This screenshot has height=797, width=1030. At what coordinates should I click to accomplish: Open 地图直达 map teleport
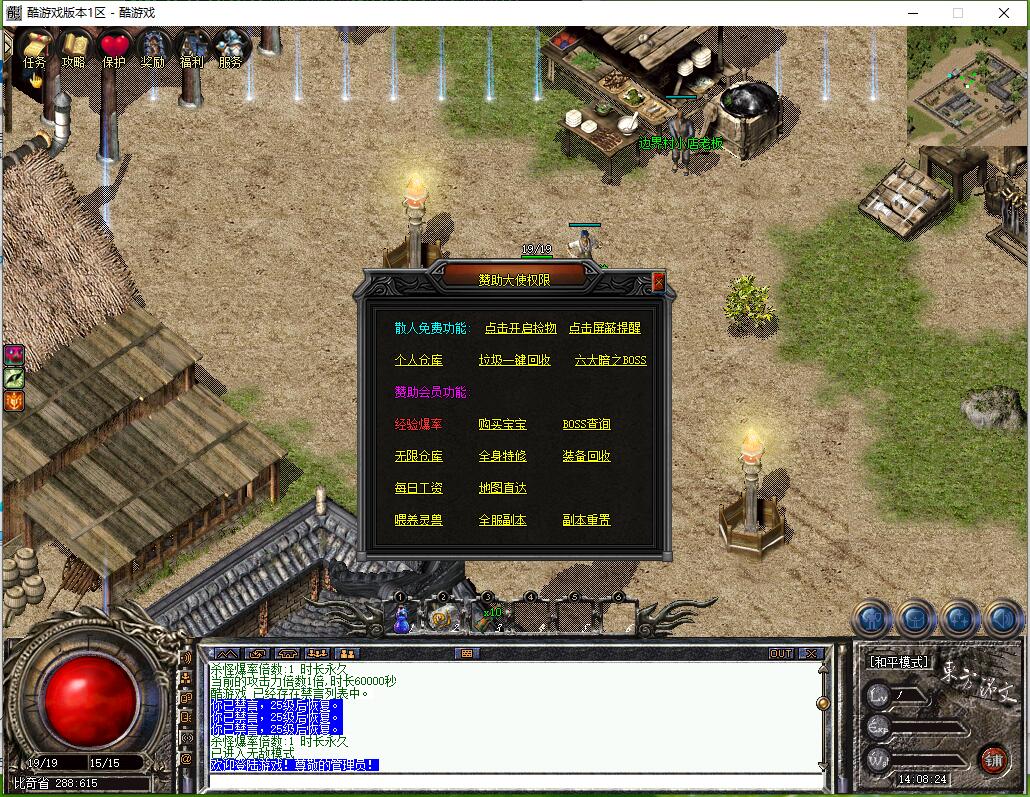(x=502, y=488)
